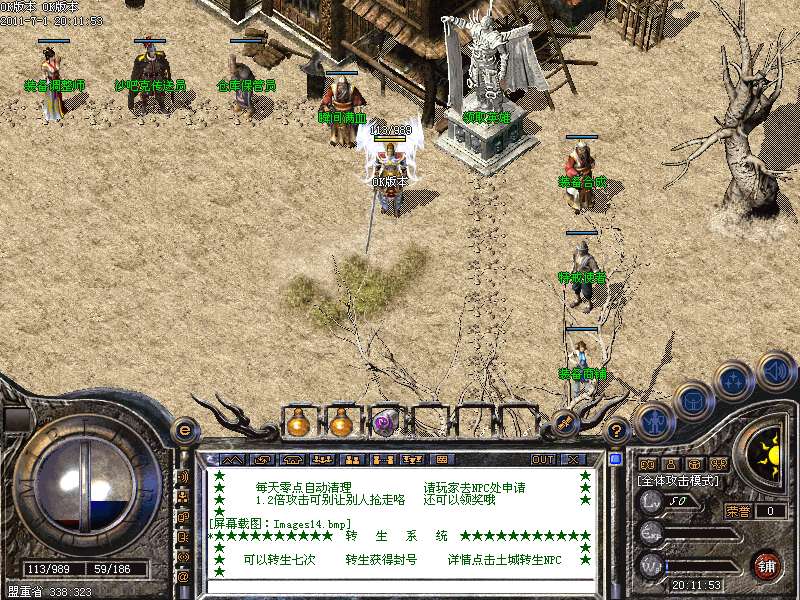
Task: Open the red 铺 shop button
Action: 767,565
